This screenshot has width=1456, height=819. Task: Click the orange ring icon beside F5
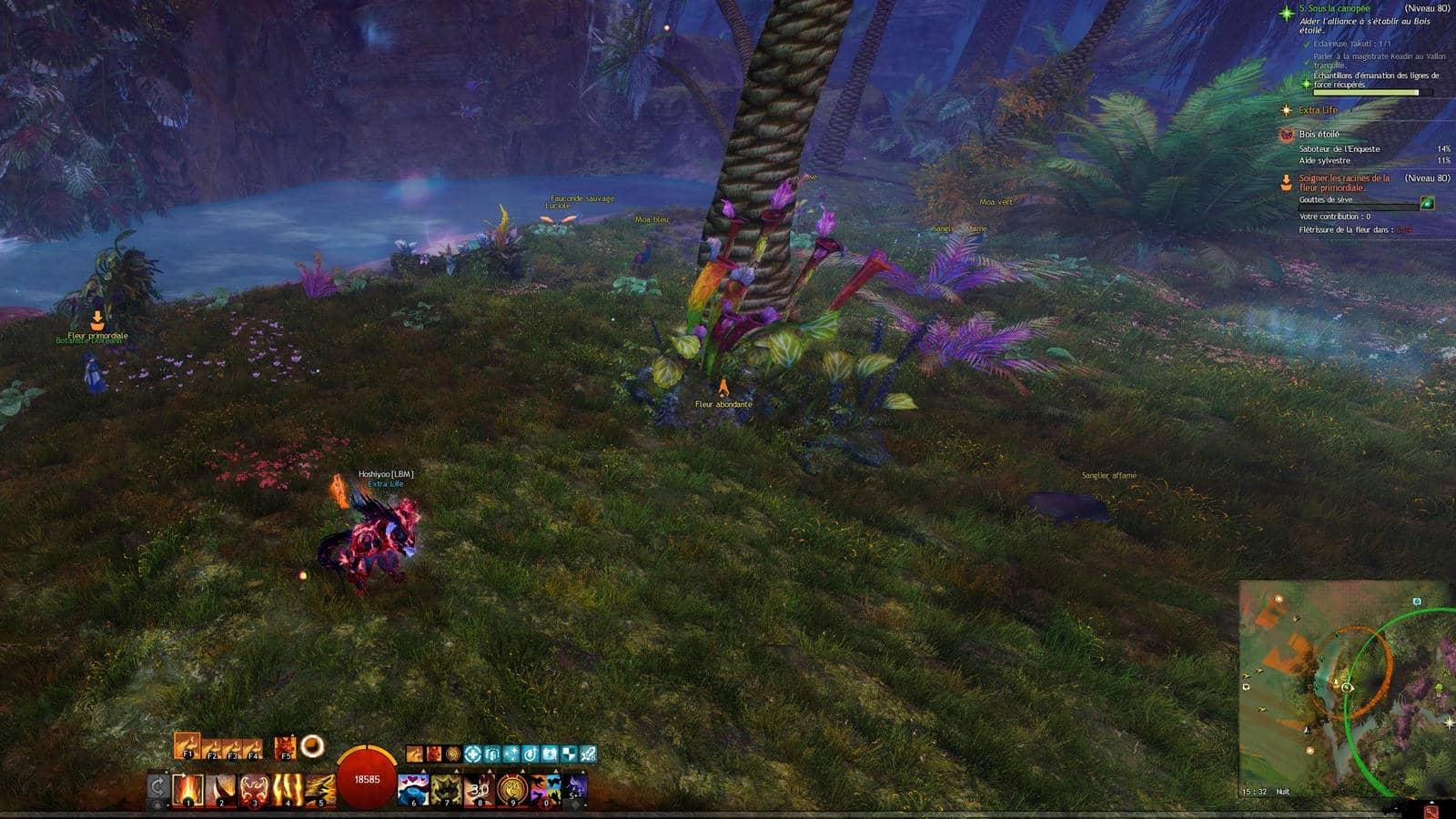click(x=312, y=746)
